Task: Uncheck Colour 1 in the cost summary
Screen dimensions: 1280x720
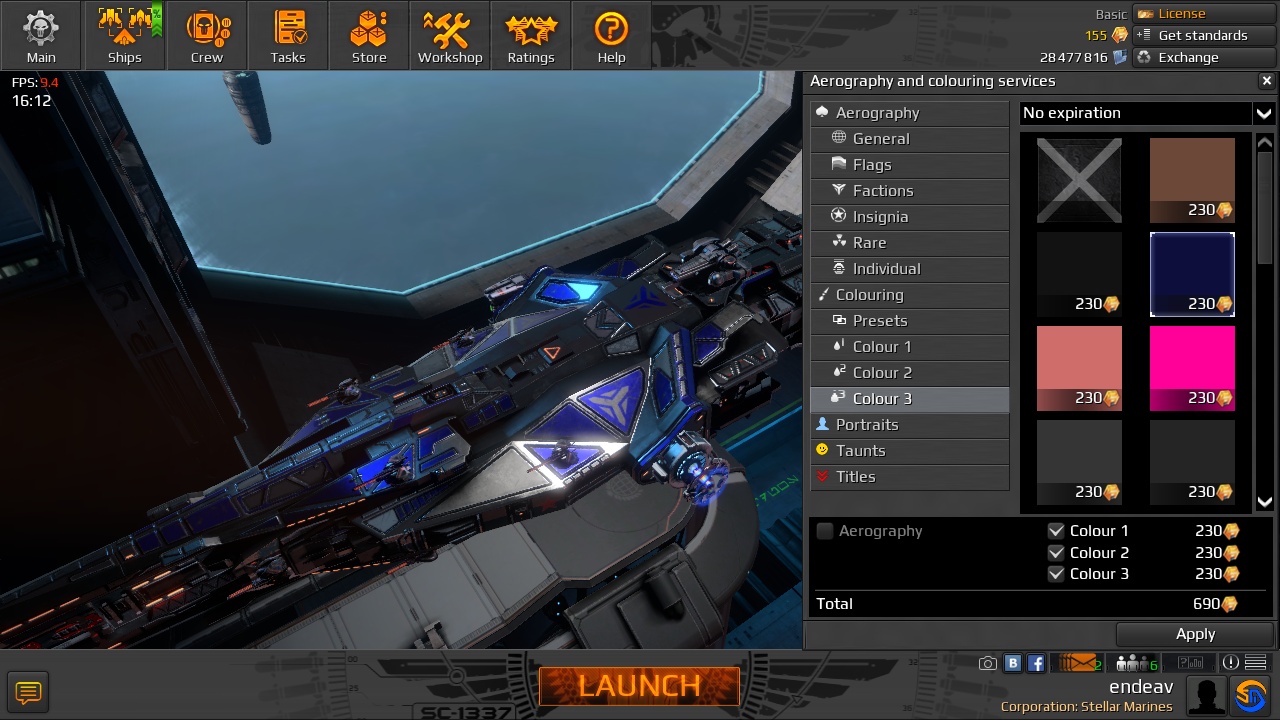Action: 1057,531
